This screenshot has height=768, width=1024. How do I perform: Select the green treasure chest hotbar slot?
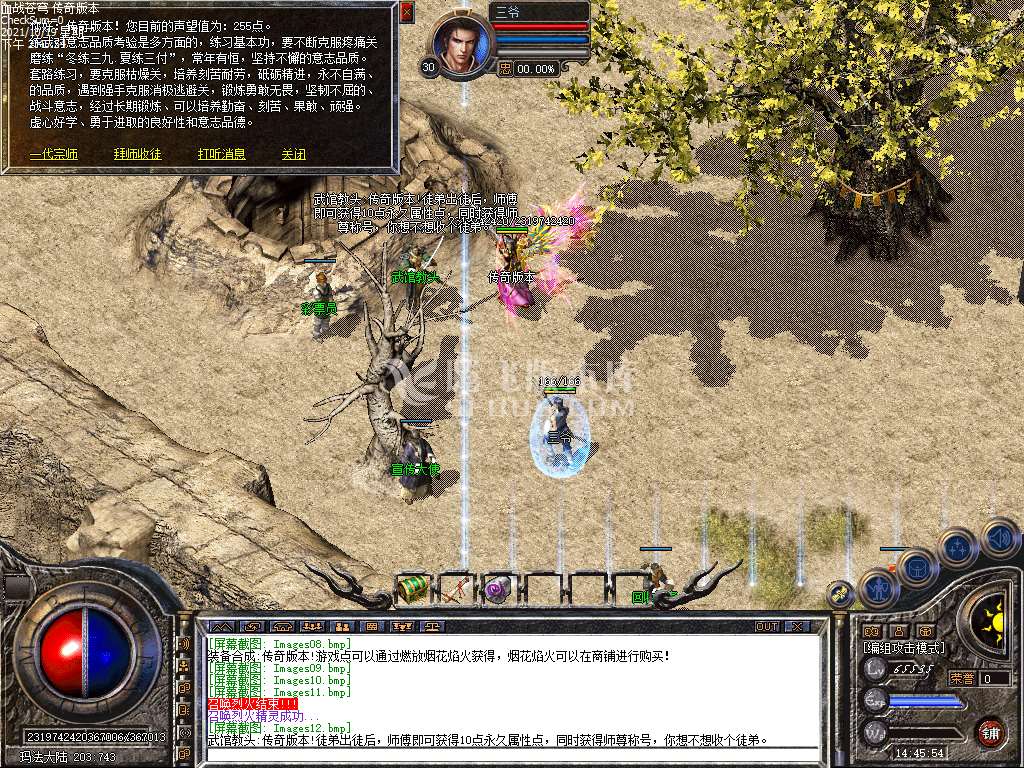point(412,590)
